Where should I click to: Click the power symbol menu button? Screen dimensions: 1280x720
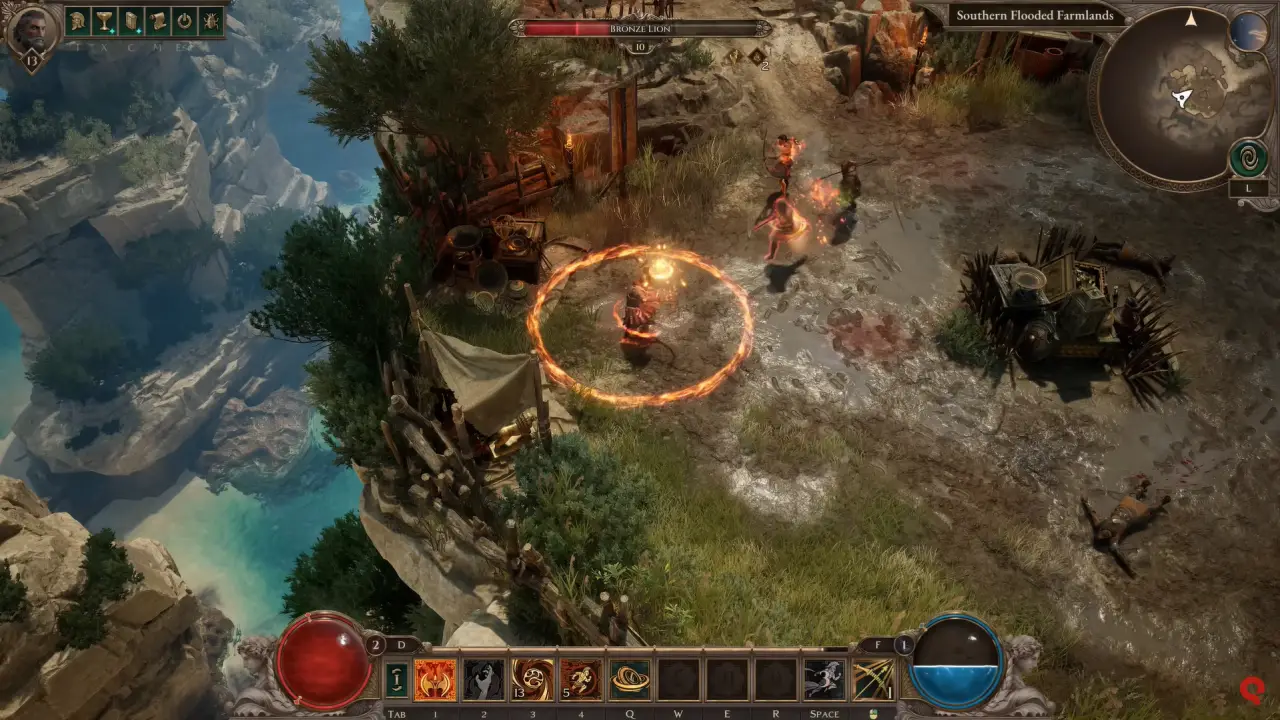(x=184, y=20)
